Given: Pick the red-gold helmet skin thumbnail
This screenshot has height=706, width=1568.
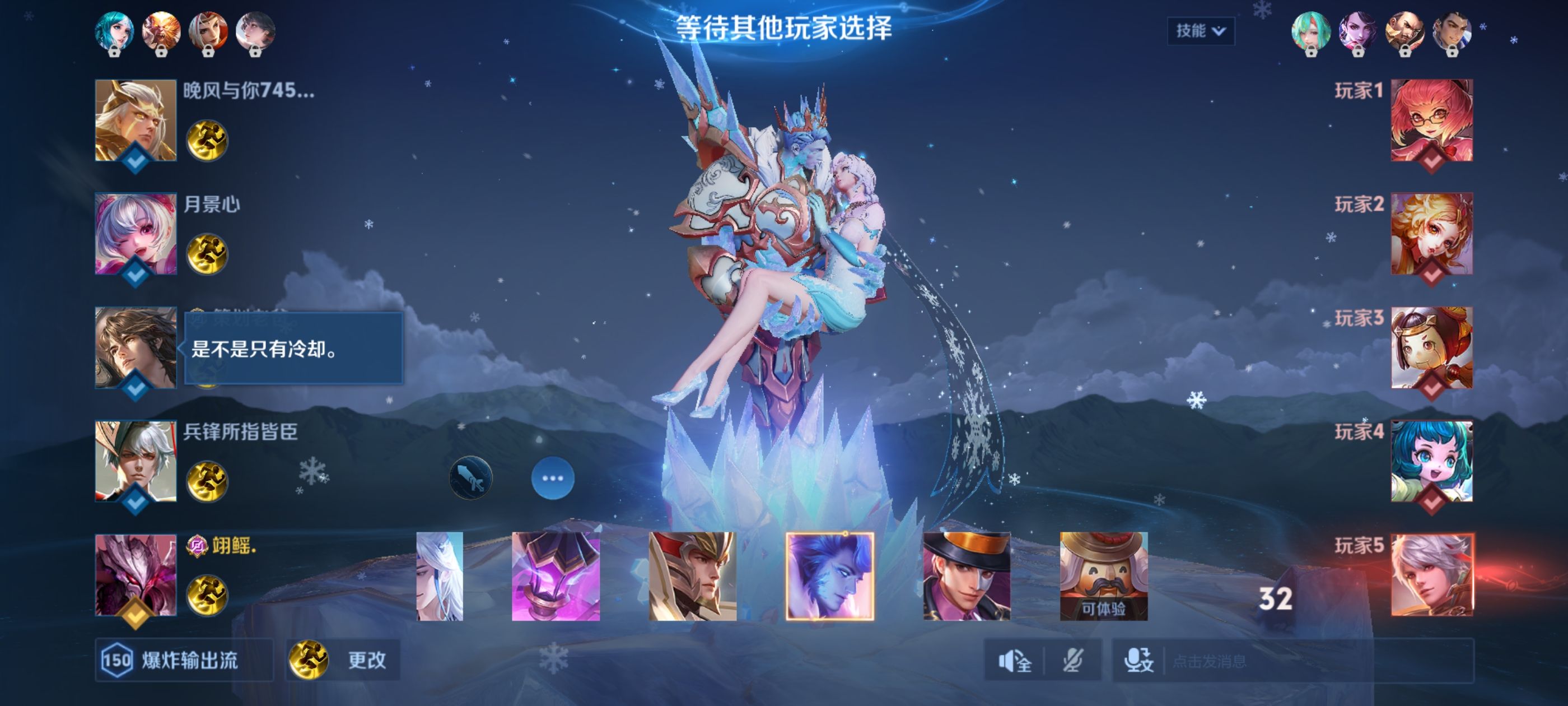Looking at the screenshot, I should 692,576.
